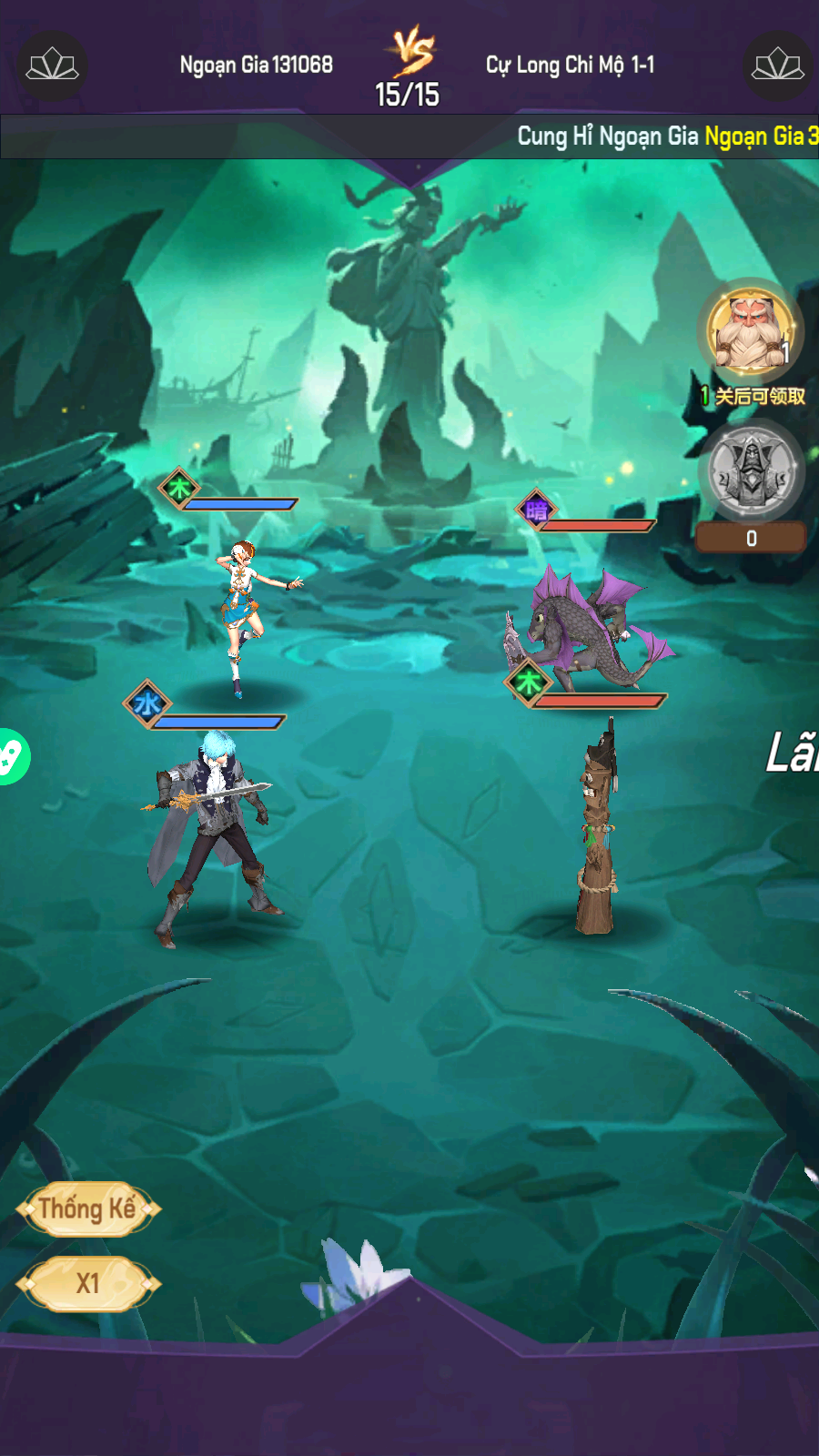This screenshot has height=1456, width=819.
Task: Tap the left lotus emblem icon
Action: 52,66
